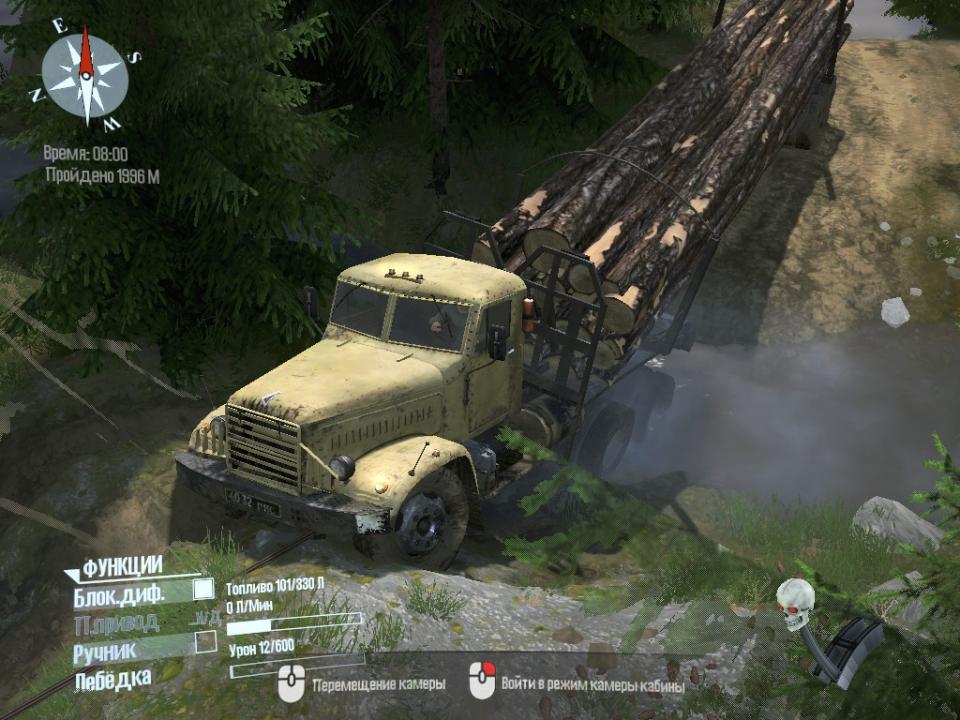Toggle the Ручник handbrake checkbox
960x720 pixels.
[205, 642]
